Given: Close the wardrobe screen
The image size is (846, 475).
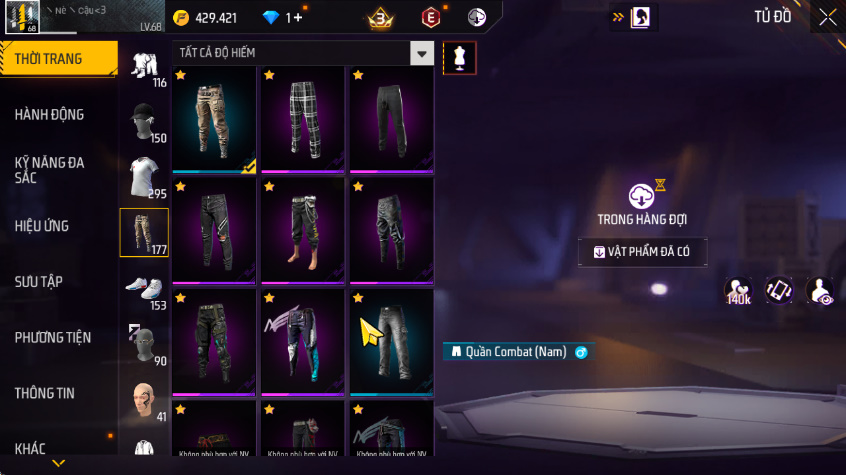Looking at the screenshot, I should pyautogui.click(x=828, y=17).
